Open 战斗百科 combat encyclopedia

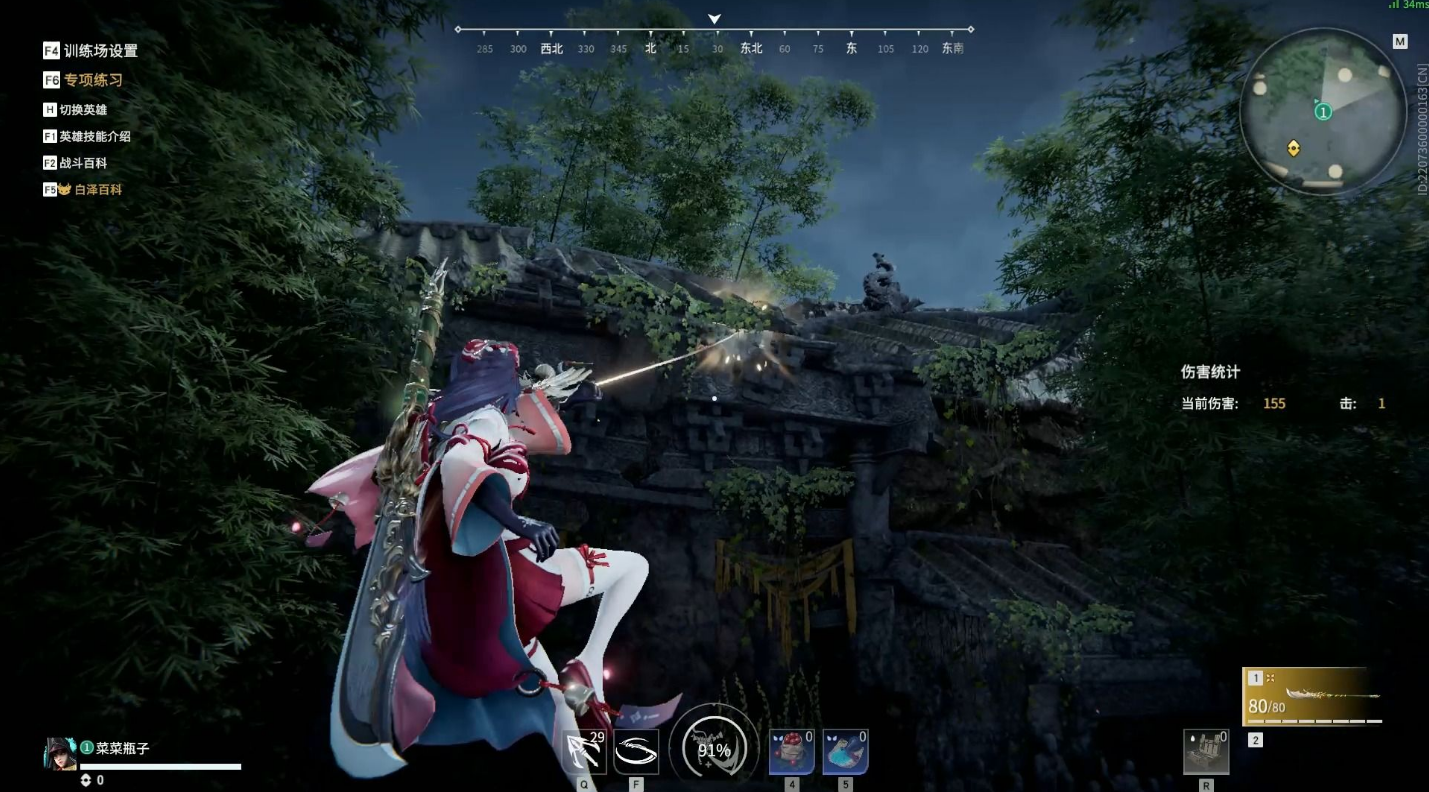85,162
